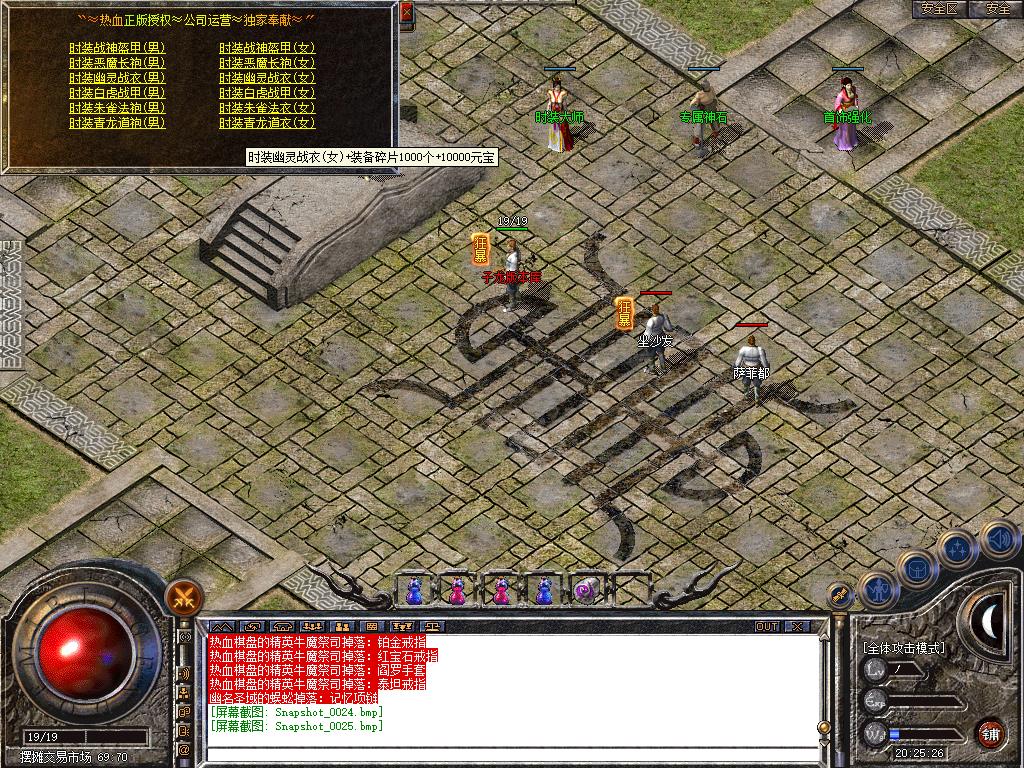Toggle the @ chat filter button

point(185,748)
